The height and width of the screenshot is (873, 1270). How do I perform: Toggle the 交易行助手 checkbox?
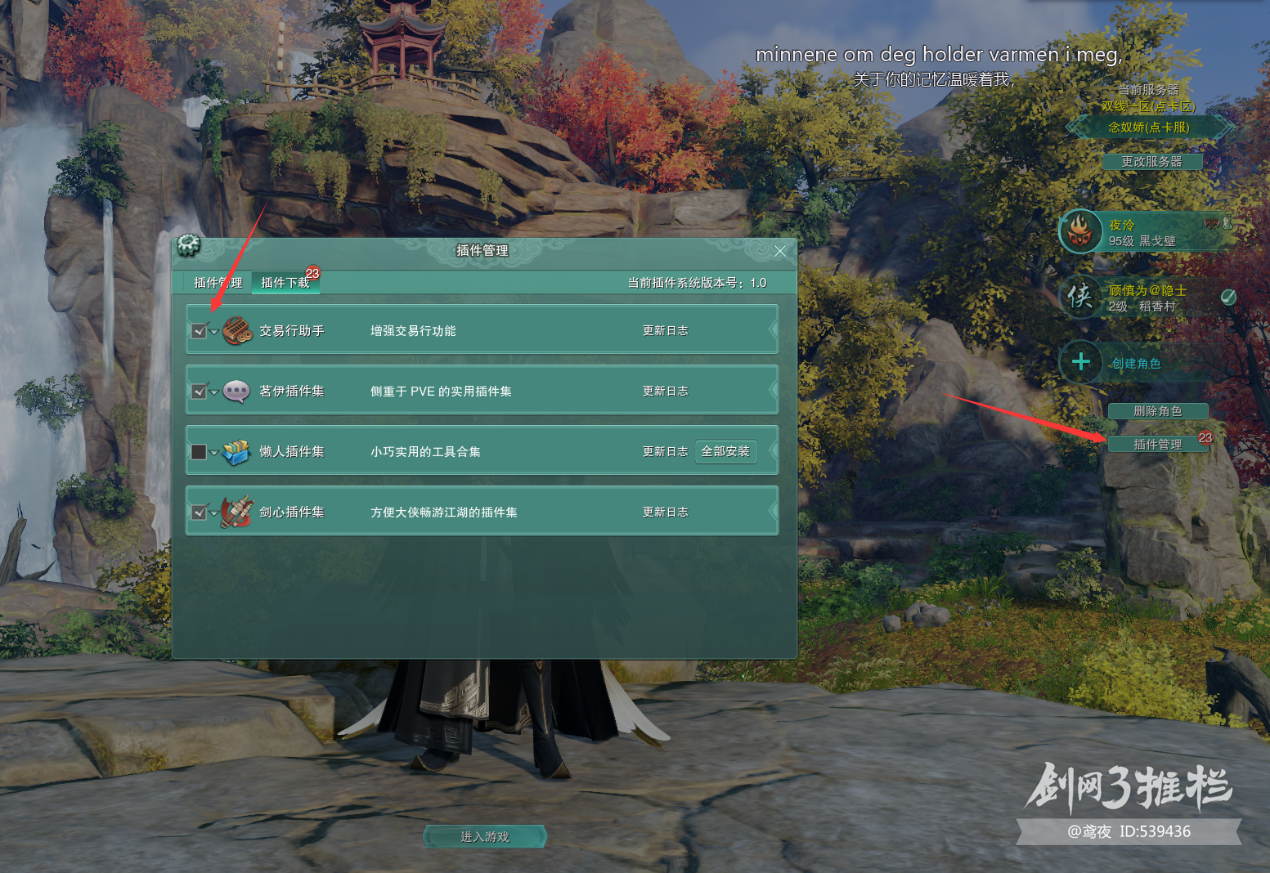point(199,331)
